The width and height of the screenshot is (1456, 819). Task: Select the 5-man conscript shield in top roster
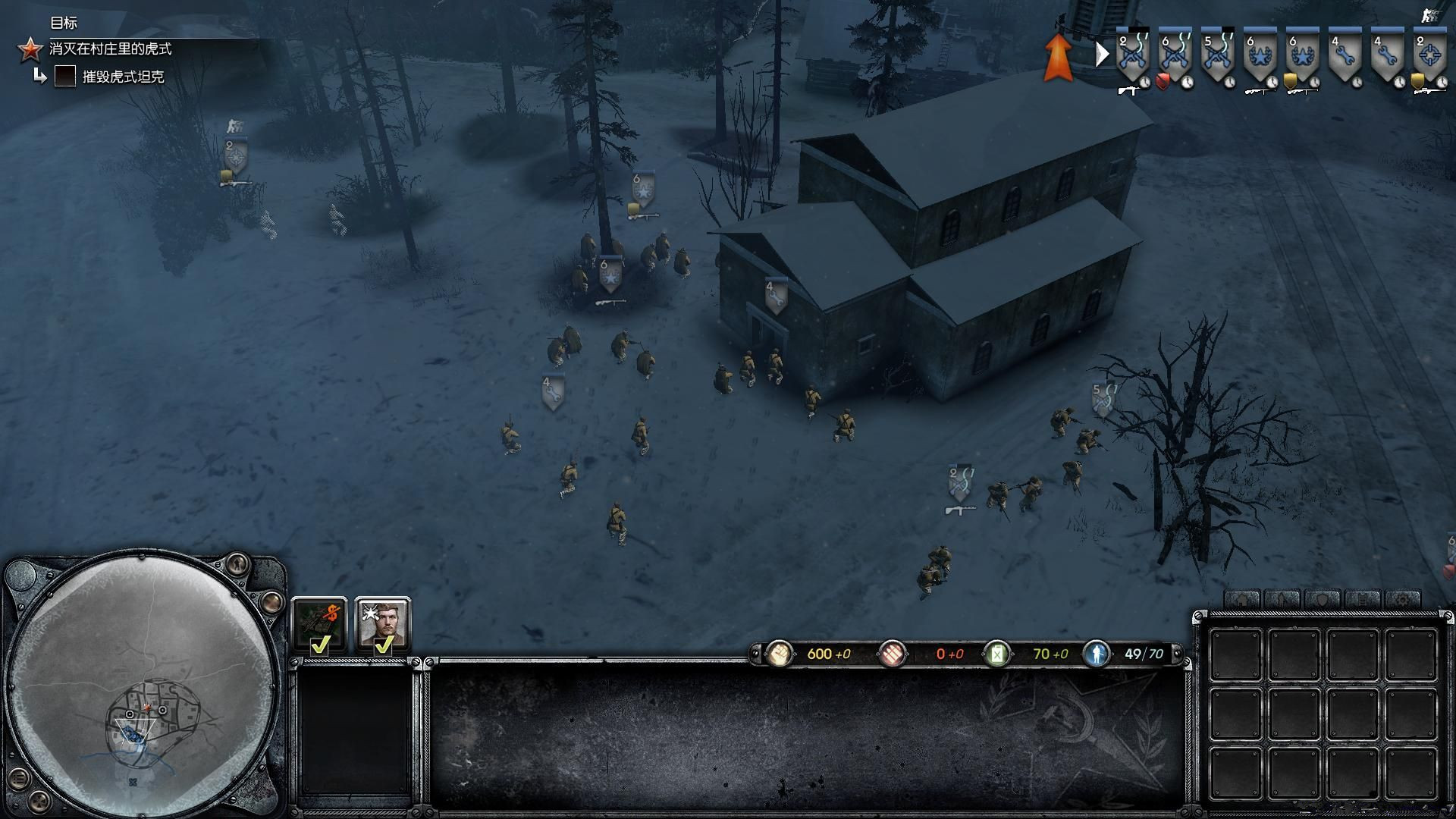[x=1217, y=56]
